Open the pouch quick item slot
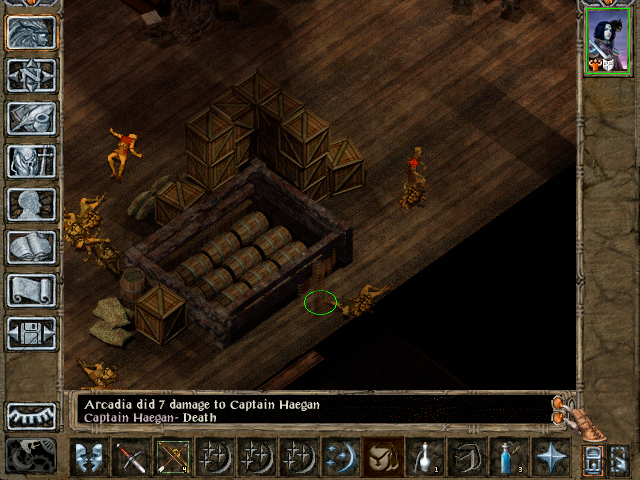The width and height of the screenshot is (640, 480). coord(383,458)
